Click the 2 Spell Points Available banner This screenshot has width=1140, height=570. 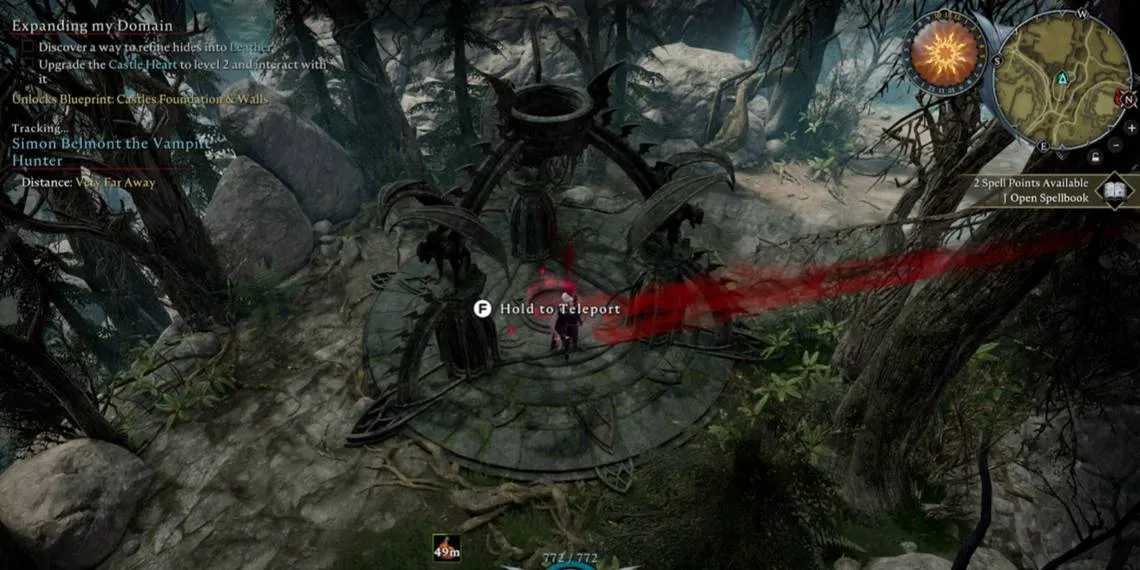1032,183
